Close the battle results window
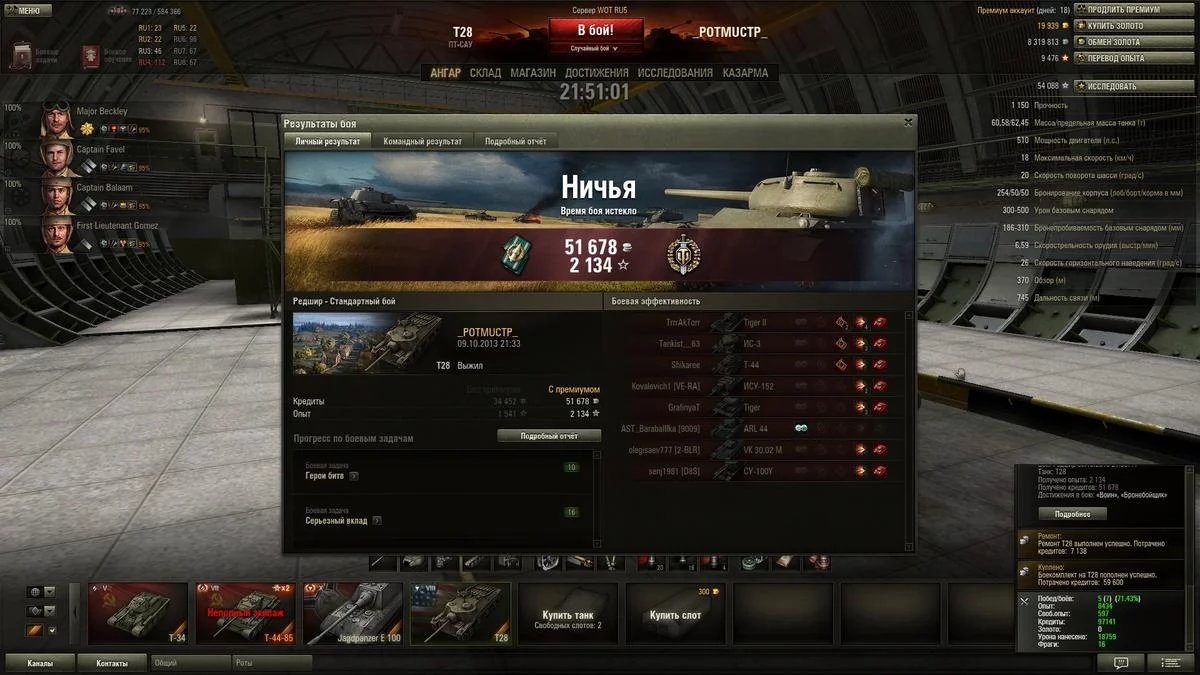 908,122
